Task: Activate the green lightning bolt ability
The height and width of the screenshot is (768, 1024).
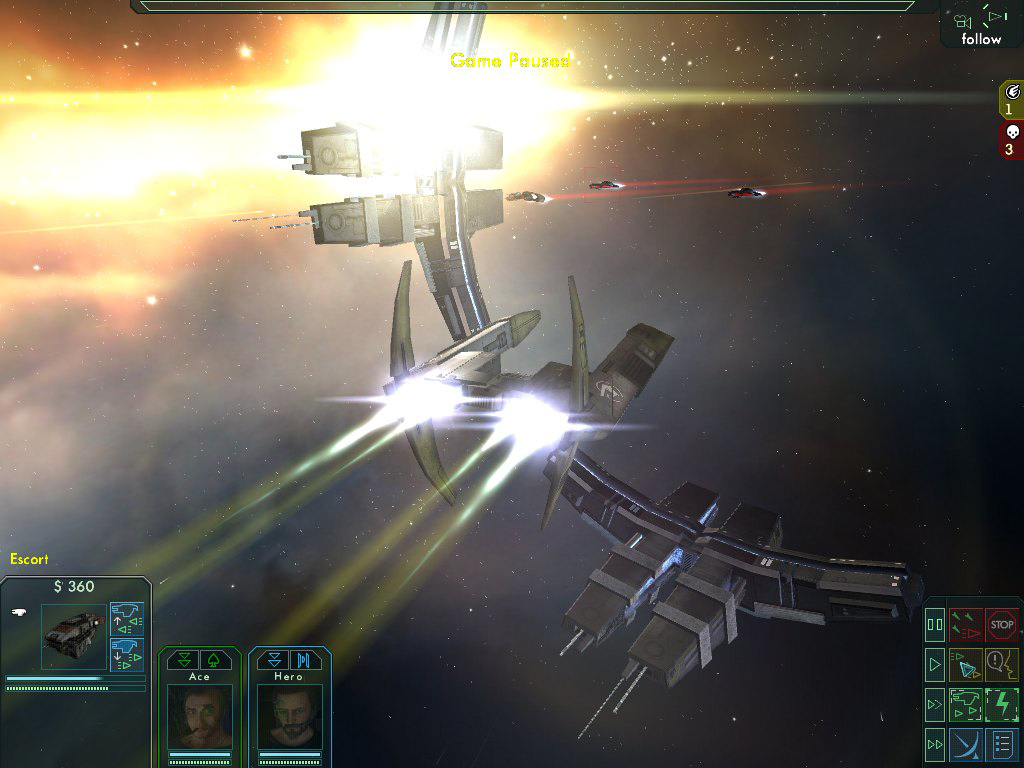Action: coord(1002,704)
